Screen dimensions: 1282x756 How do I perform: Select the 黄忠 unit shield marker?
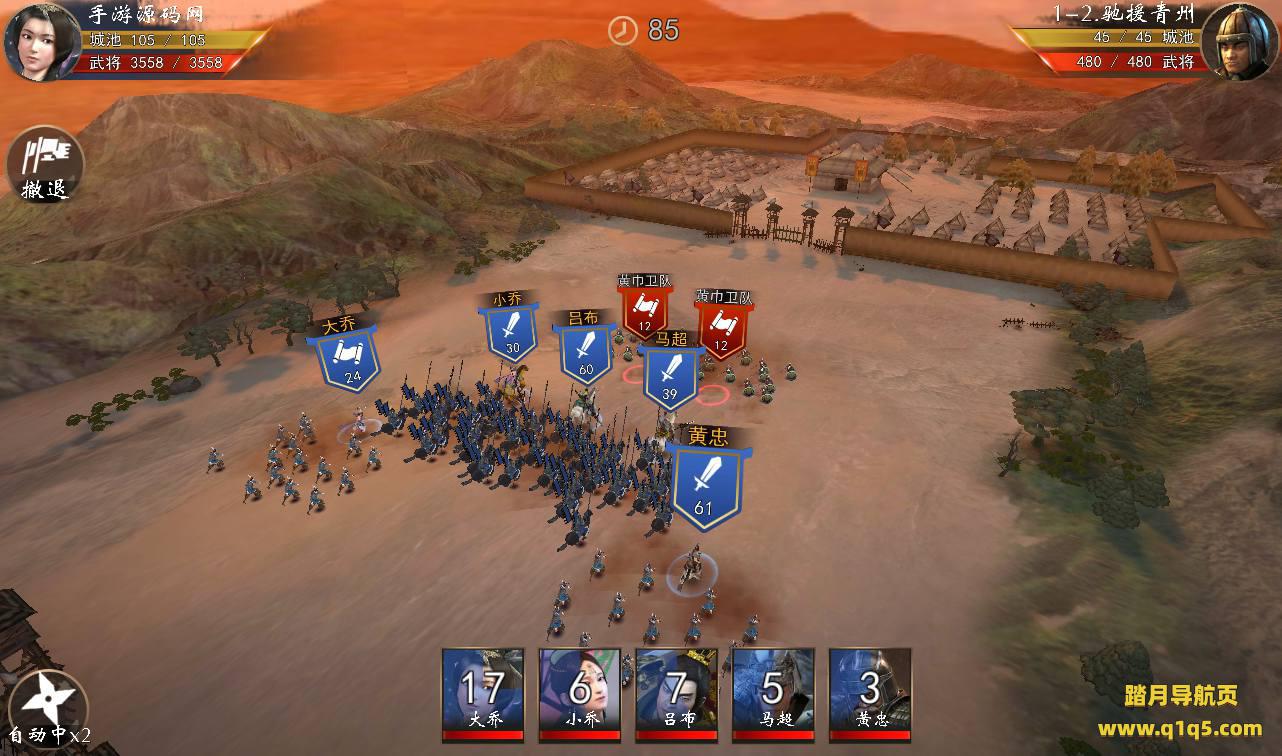tap(706, 487)
